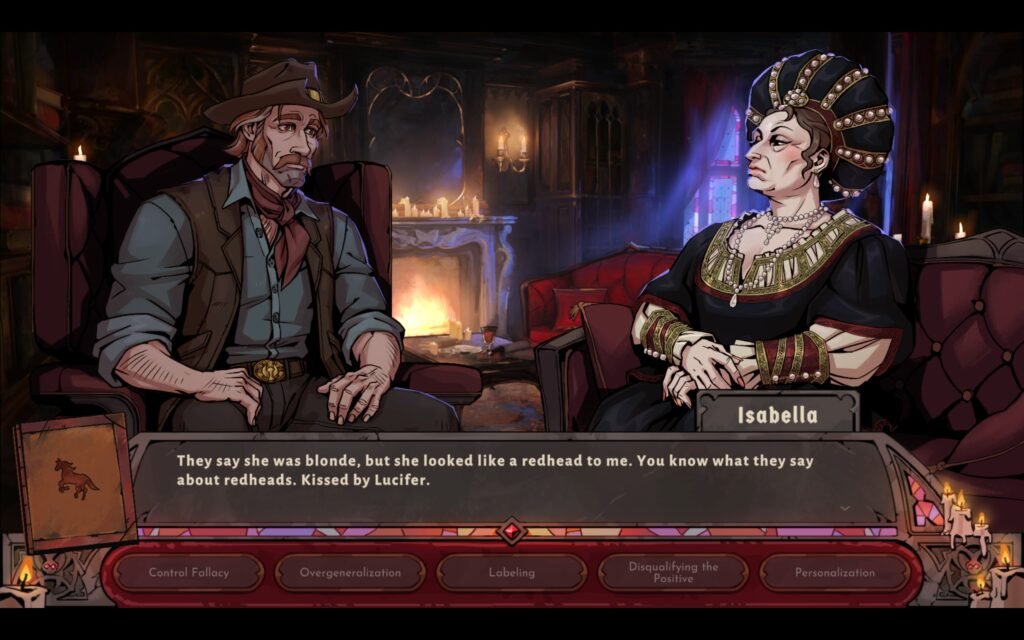Screen dimensions: 1024x640
Task: Select the Overgeneralization answer
Action: coord(351,573)
